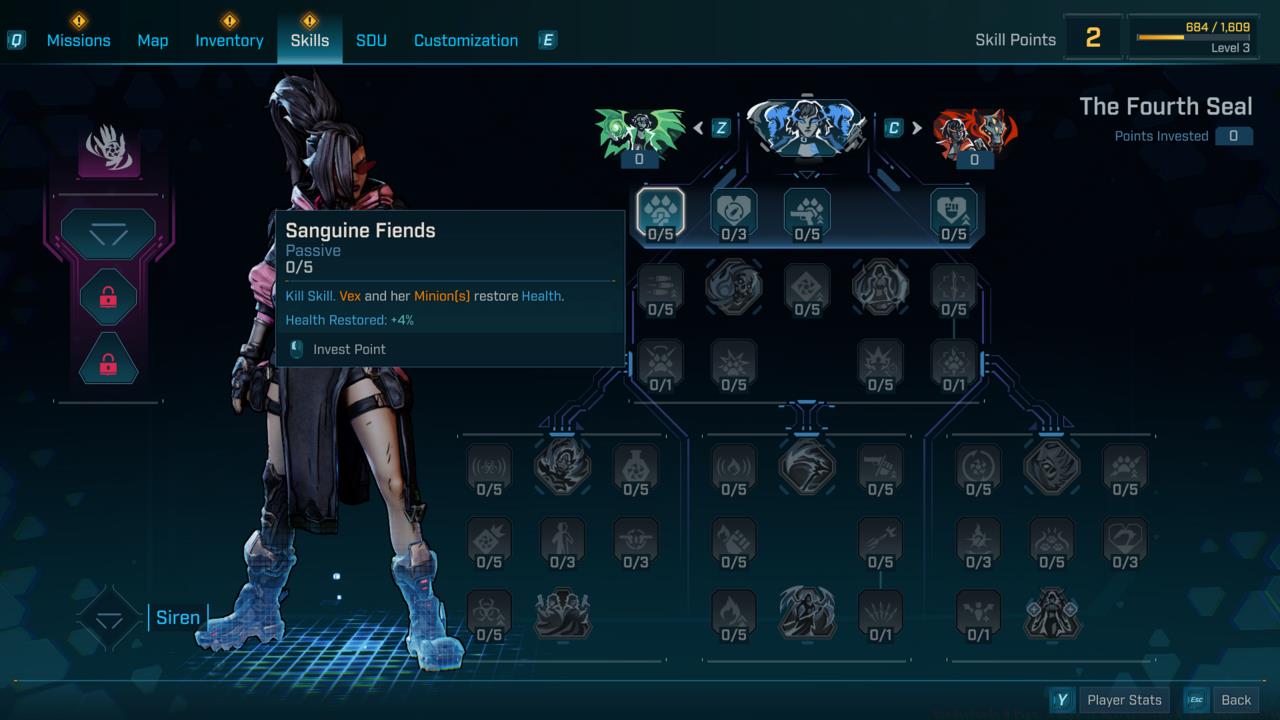Switch to the SDU tab
Image resolution: width=1280 pixels, height=720 pixels.
[x=371, y=40]
